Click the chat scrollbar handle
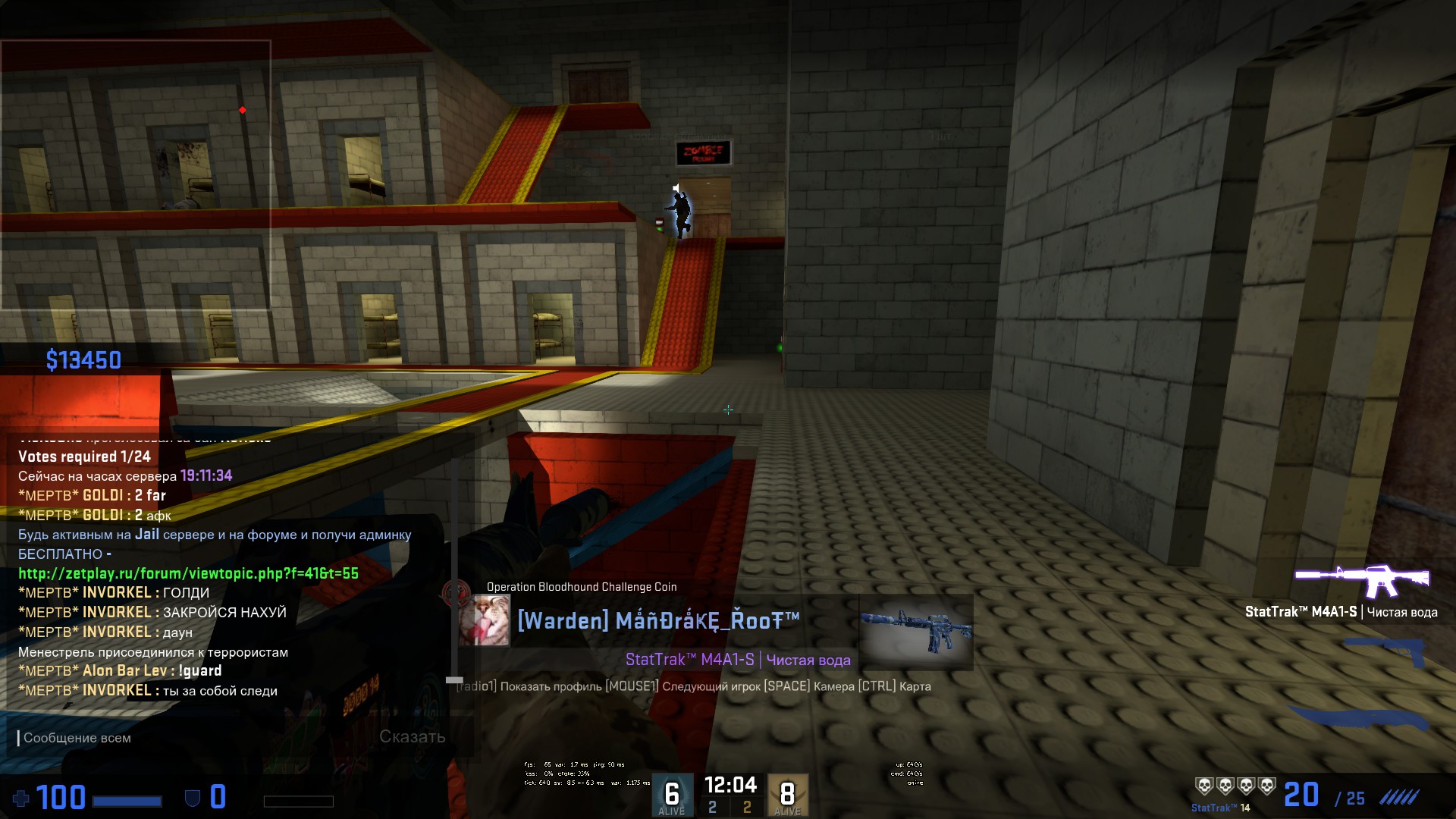 tap(454, 680)
